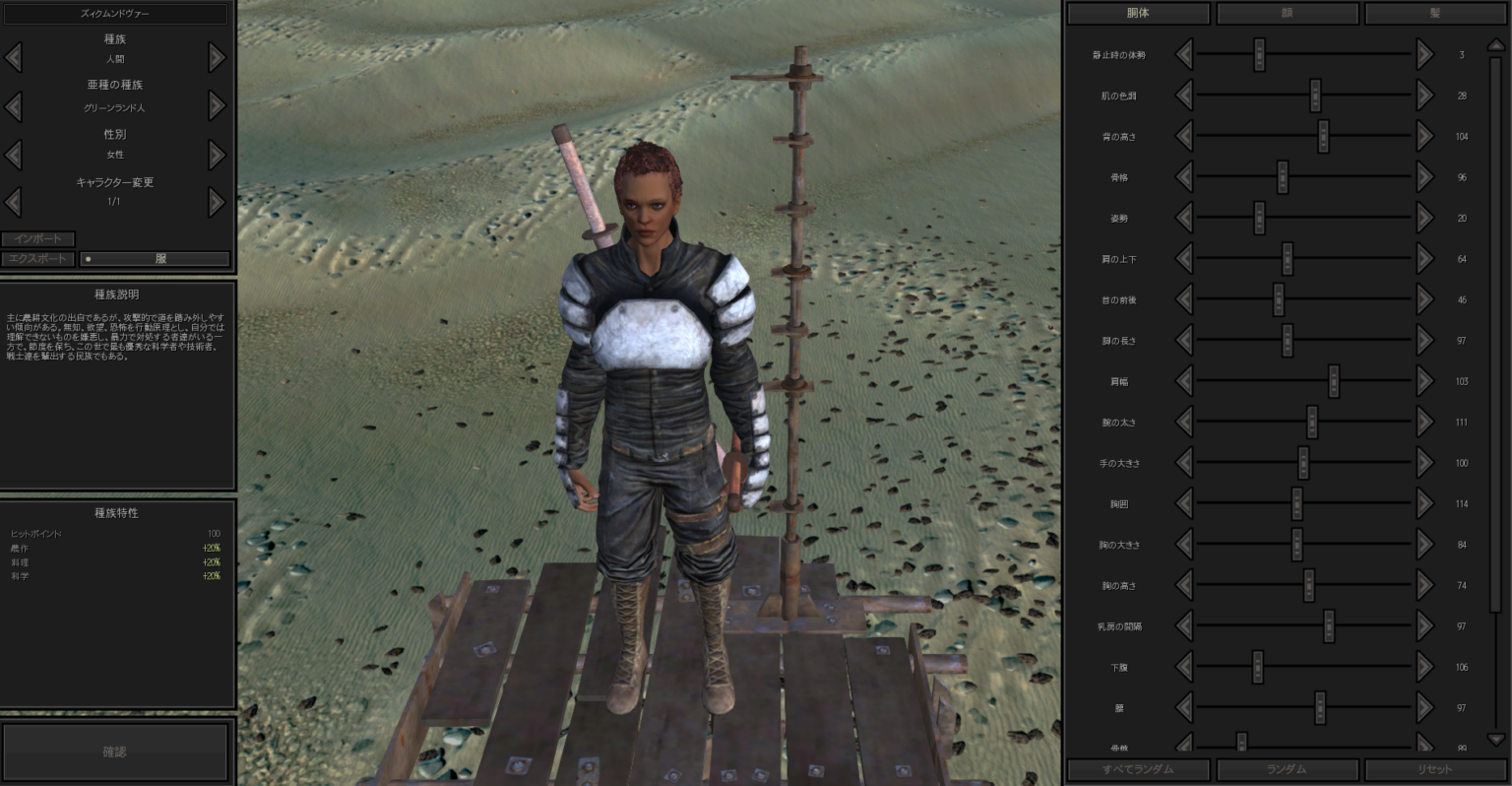
Task: Switch gender using the right arrow beside 女性
Action: [x=216, y=154]
